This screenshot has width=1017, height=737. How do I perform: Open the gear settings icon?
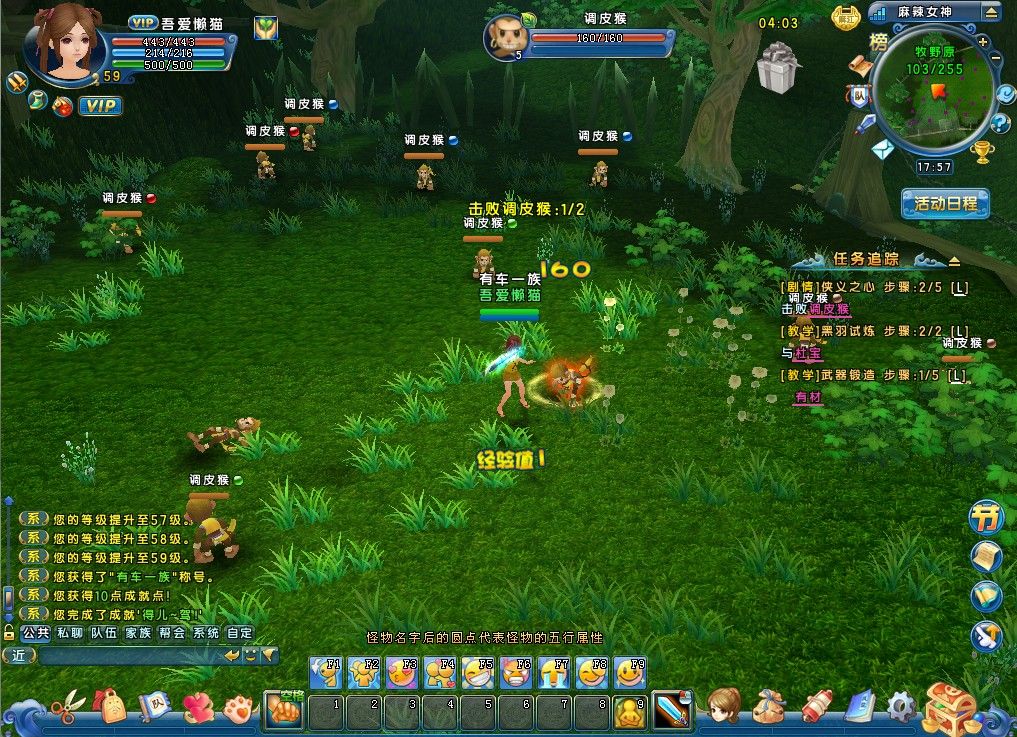[900, 708]
